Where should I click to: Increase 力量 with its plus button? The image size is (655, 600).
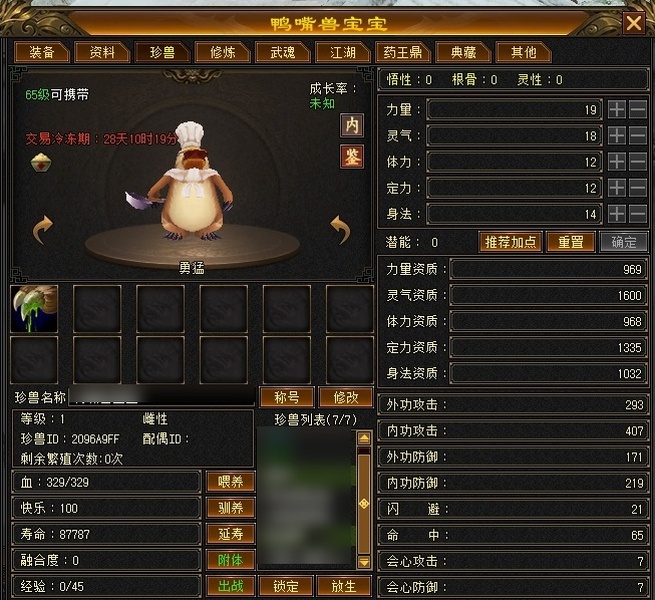(617, 109)
